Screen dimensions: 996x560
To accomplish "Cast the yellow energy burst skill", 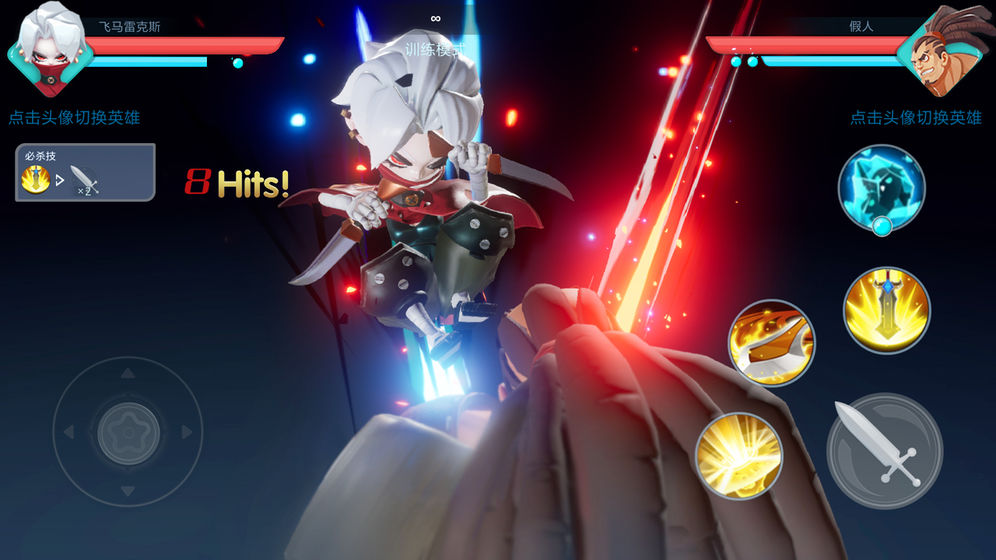I will click(x=738, y=455).
